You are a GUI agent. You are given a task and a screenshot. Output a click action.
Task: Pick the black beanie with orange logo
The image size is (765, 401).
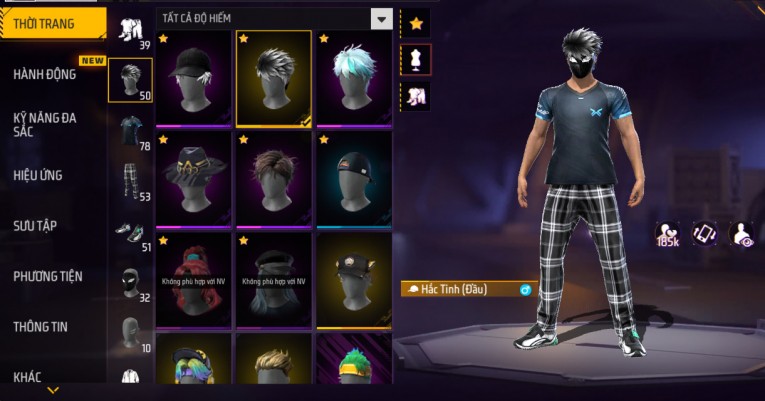(x=354, y=179)
